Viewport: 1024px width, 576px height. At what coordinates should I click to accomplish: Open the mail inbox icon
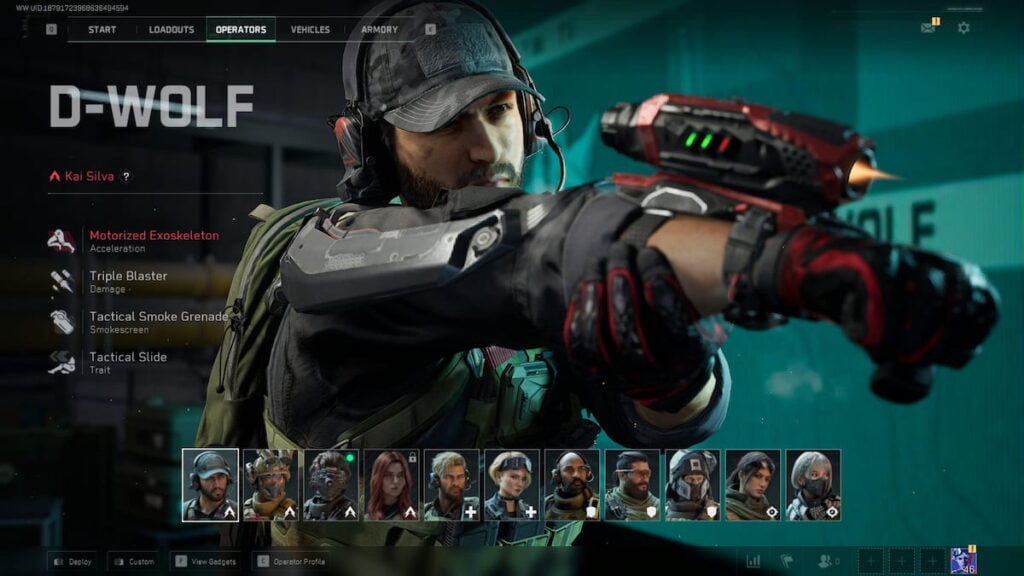928,28
